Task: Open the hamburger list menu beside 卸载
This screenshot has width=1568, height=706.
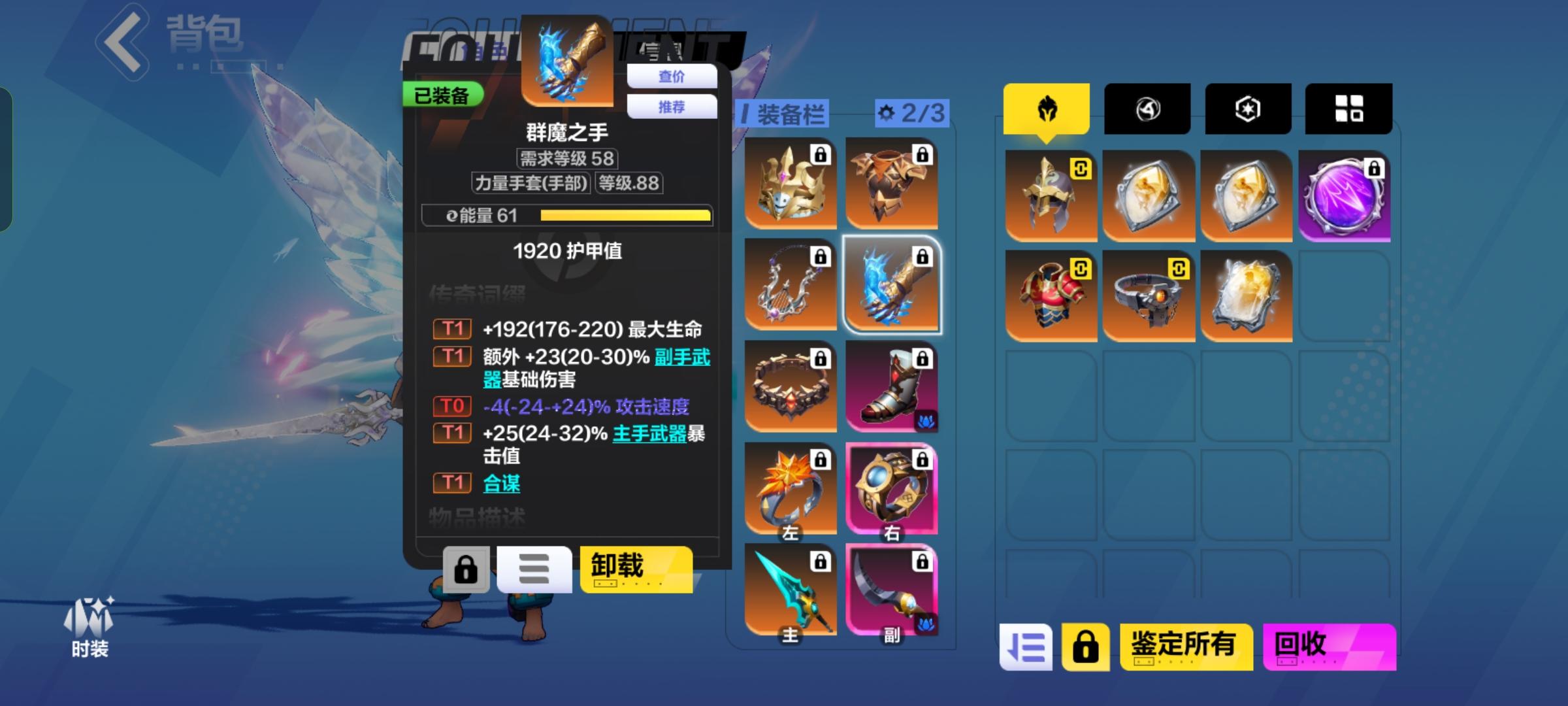Action: (534, 570)
